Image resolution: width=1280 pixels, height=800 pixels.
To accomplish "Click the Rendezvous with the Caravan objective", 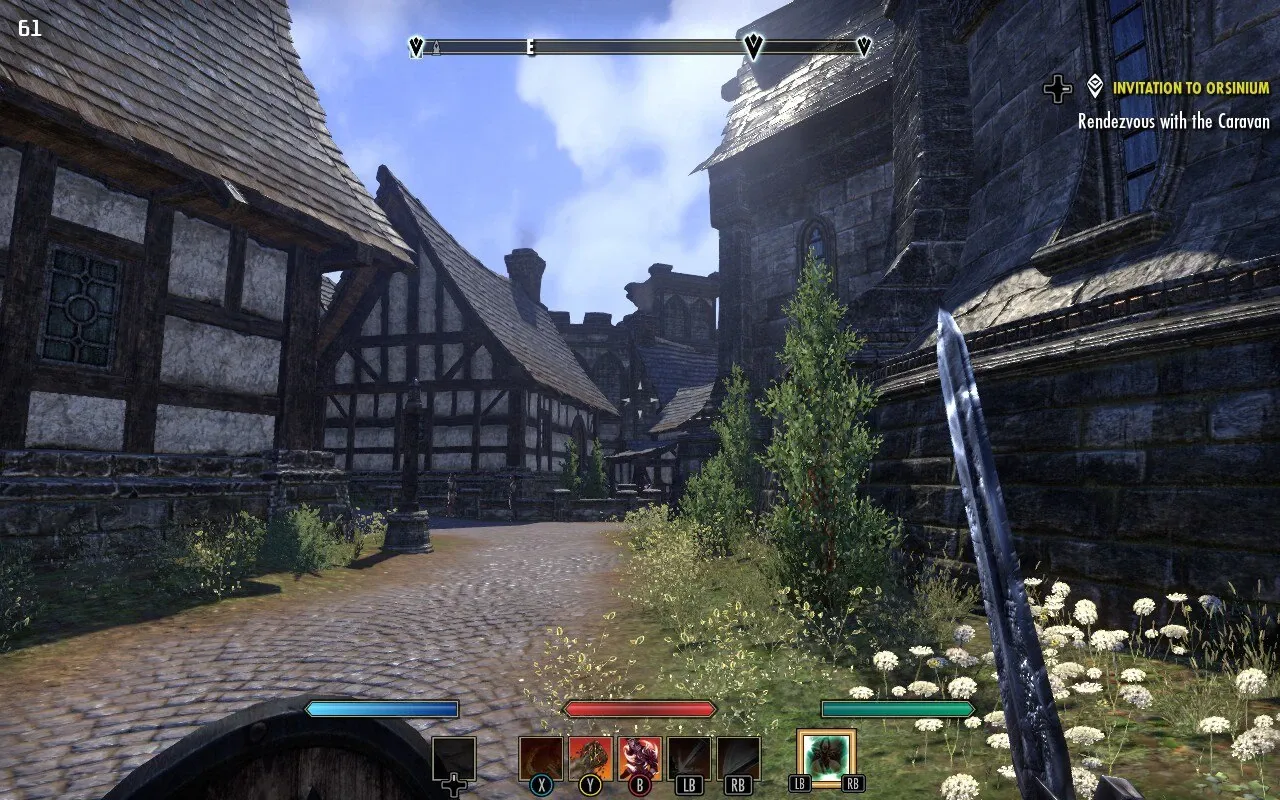I will (x=1175, y=122).
